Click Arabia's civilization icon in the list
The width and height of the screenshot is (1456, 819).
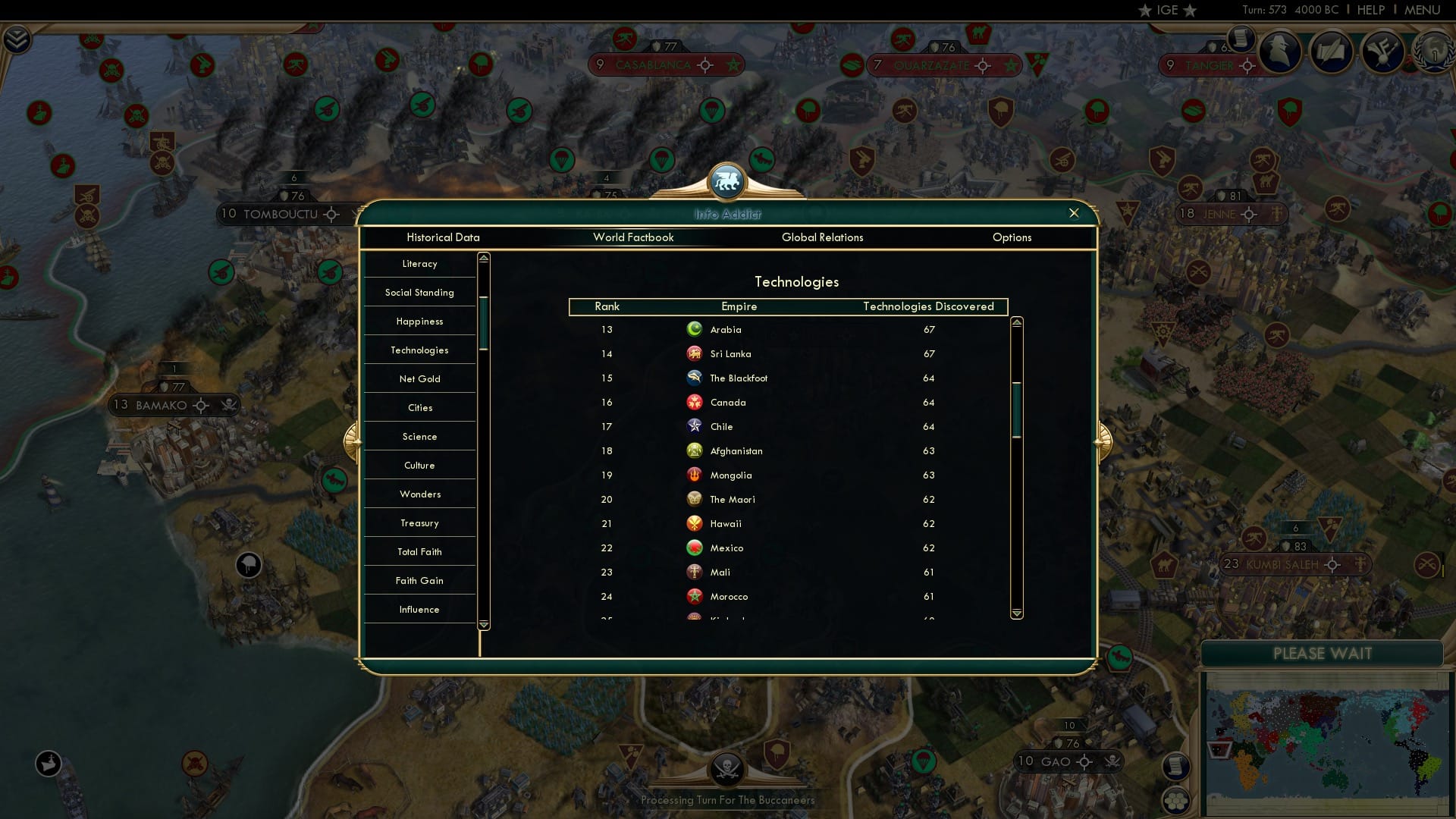(695, 329)
